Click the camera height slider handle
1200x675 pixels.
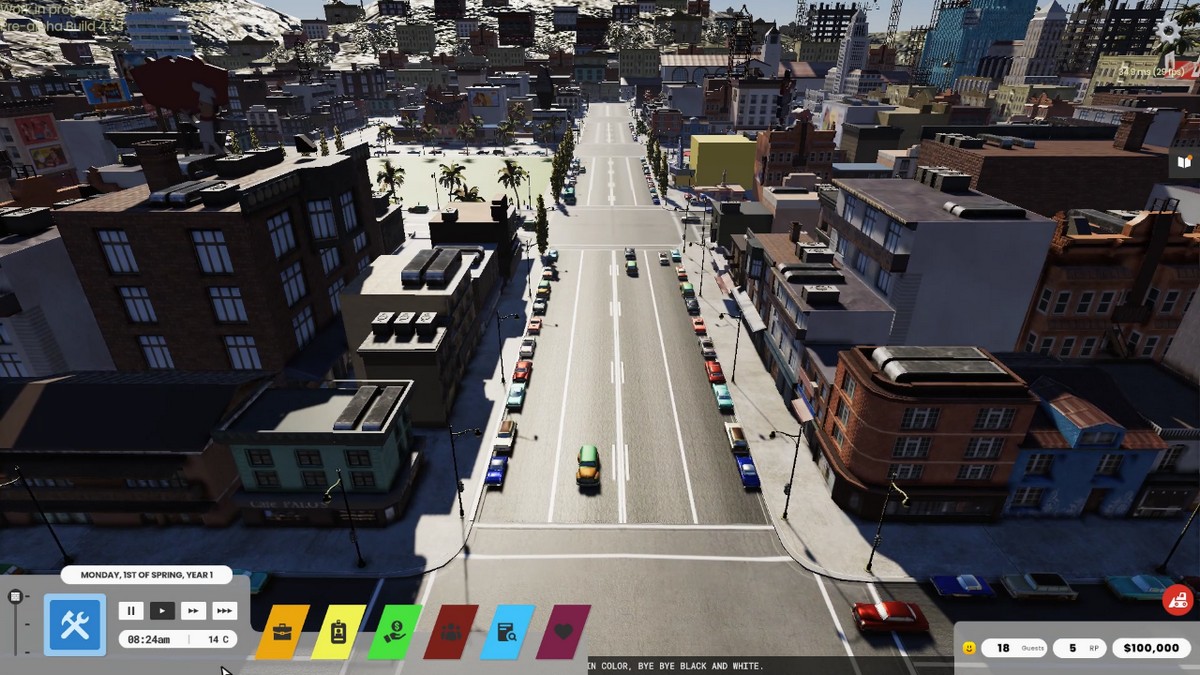click(x=15, y=597)
